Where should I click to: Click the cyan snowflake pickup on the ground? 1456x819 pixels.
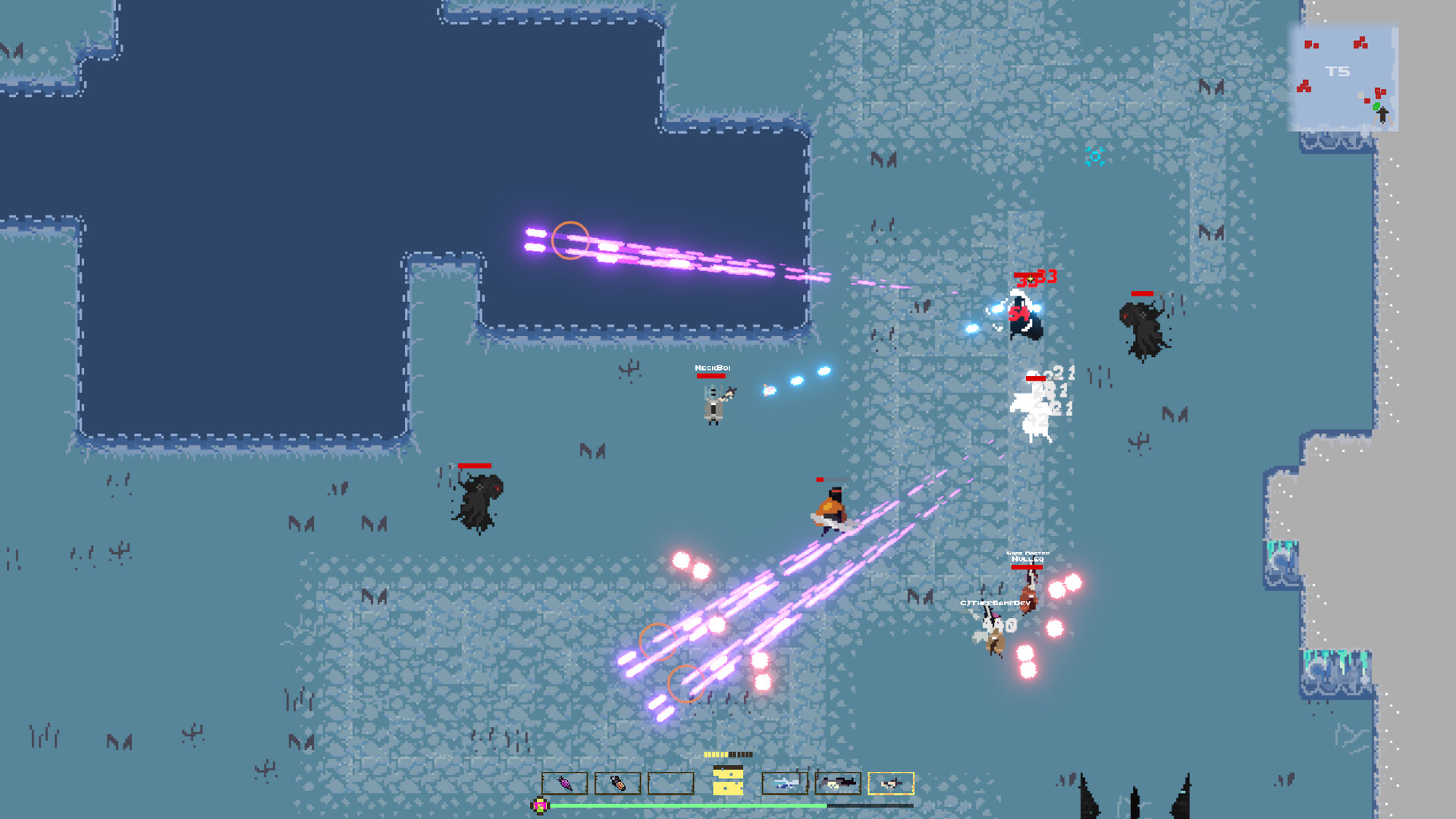tap(1094, 157)
